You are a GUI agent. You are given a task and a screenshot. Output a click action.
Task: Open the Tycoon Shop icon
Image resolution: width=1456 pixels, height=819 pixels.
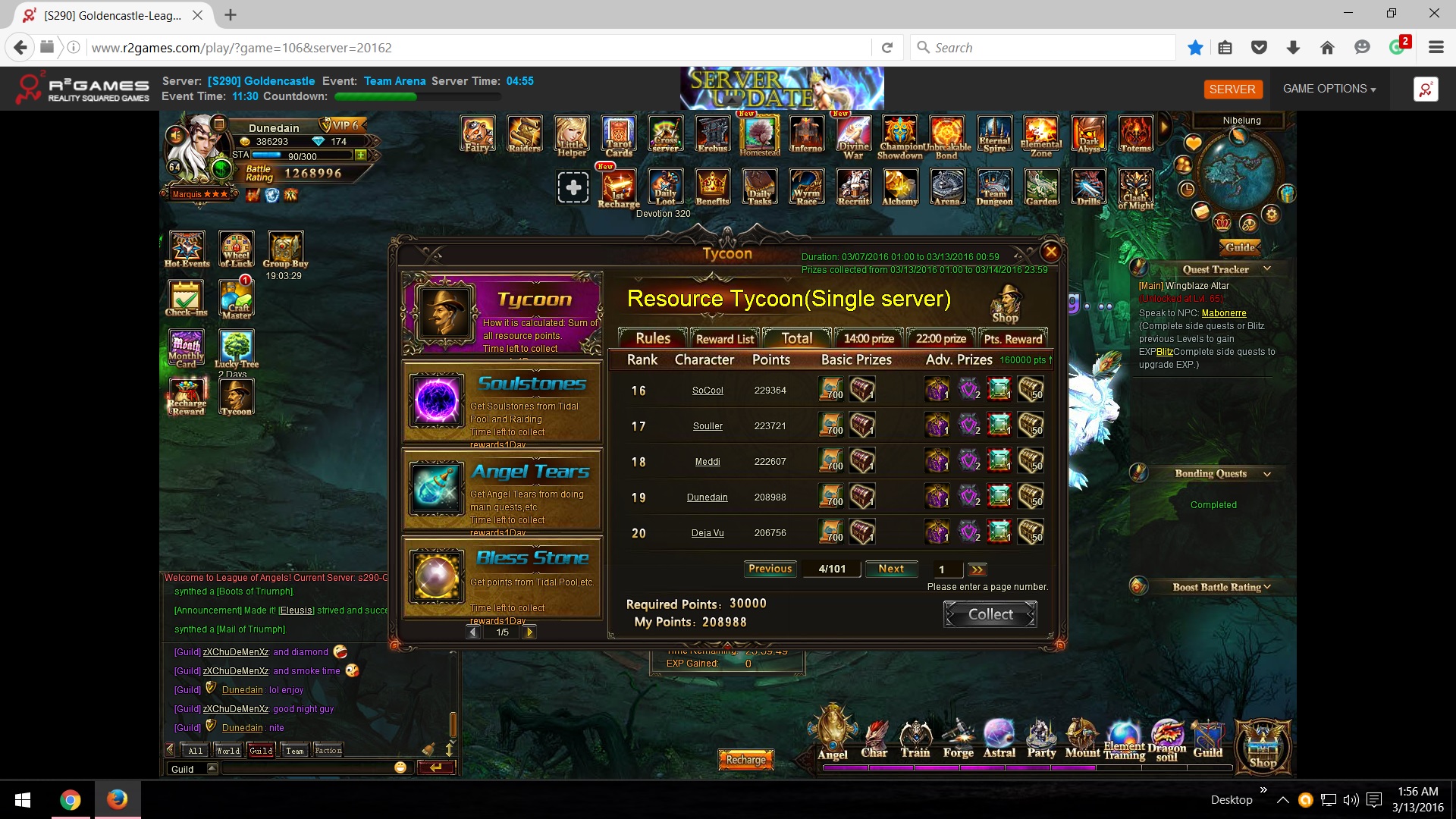coord(1006,304)
